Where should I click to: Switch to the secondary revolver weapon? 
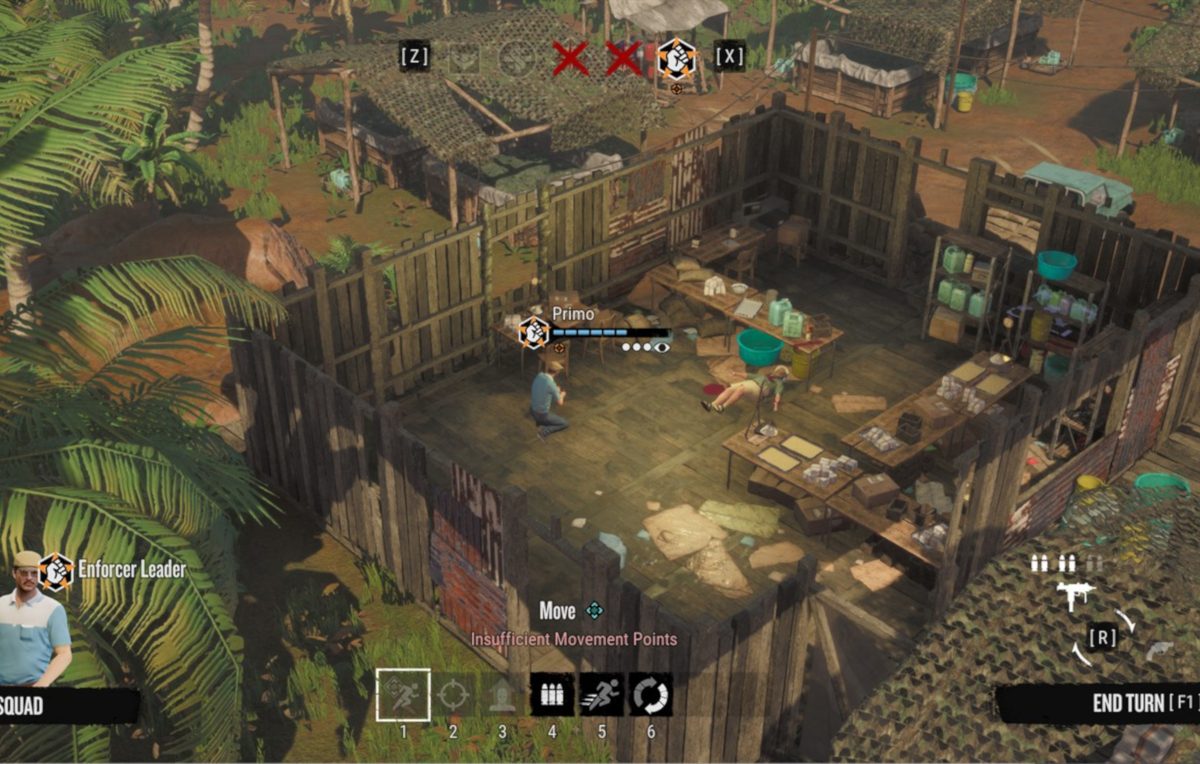pyautogui.click(x=1160, y=651)
